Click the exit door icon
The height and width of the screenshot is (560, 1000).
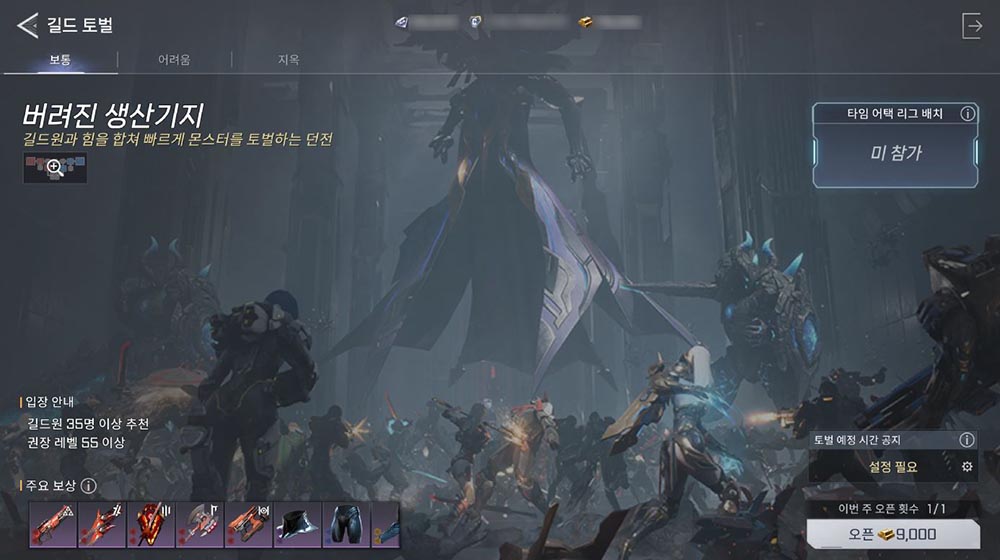tap(972, 26)
